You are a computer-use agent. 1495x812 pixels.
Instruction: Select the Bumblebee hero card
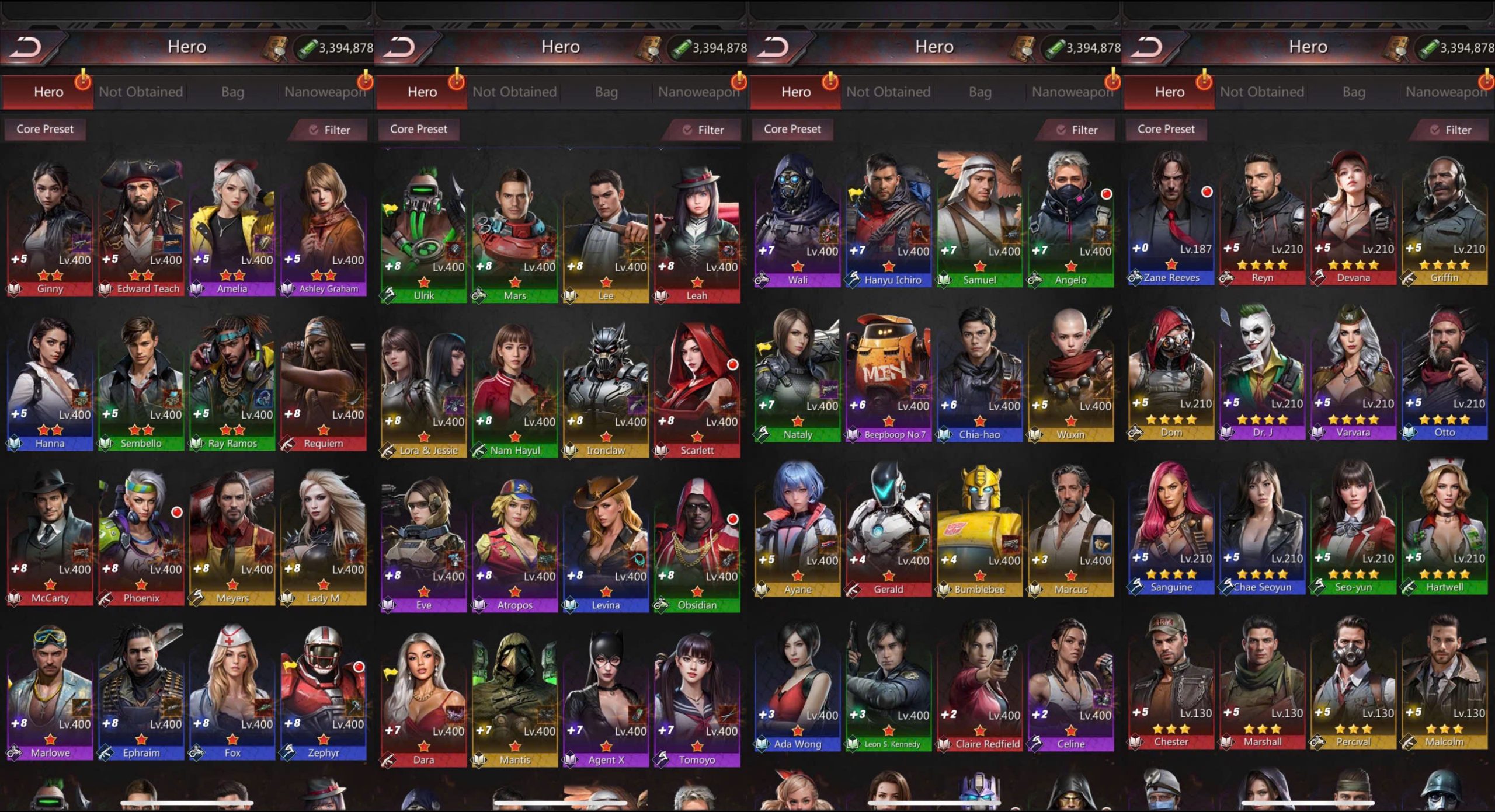click(980, 528)
